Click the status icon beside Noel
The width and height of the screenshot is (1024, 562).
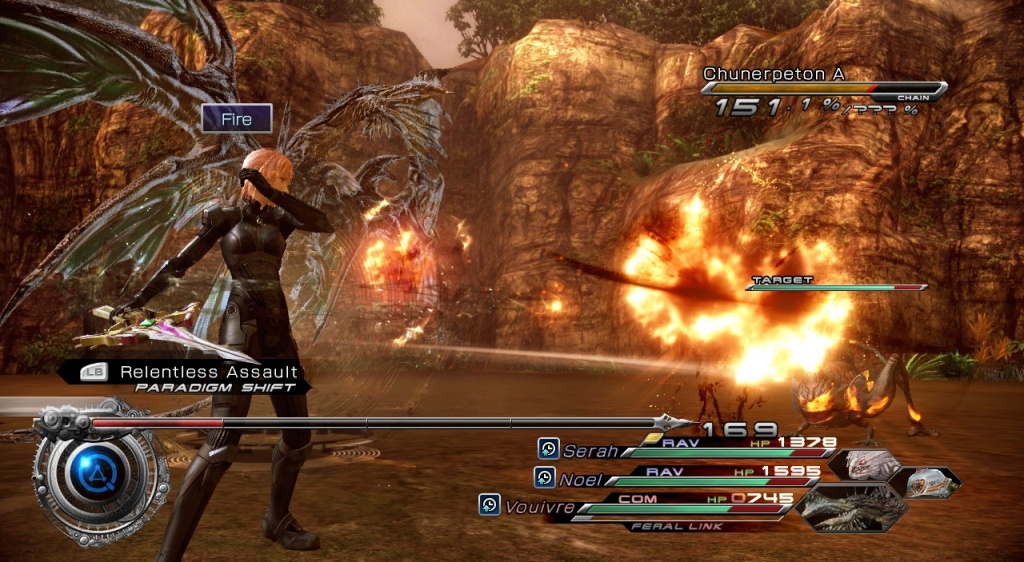(x=544, y=477)
